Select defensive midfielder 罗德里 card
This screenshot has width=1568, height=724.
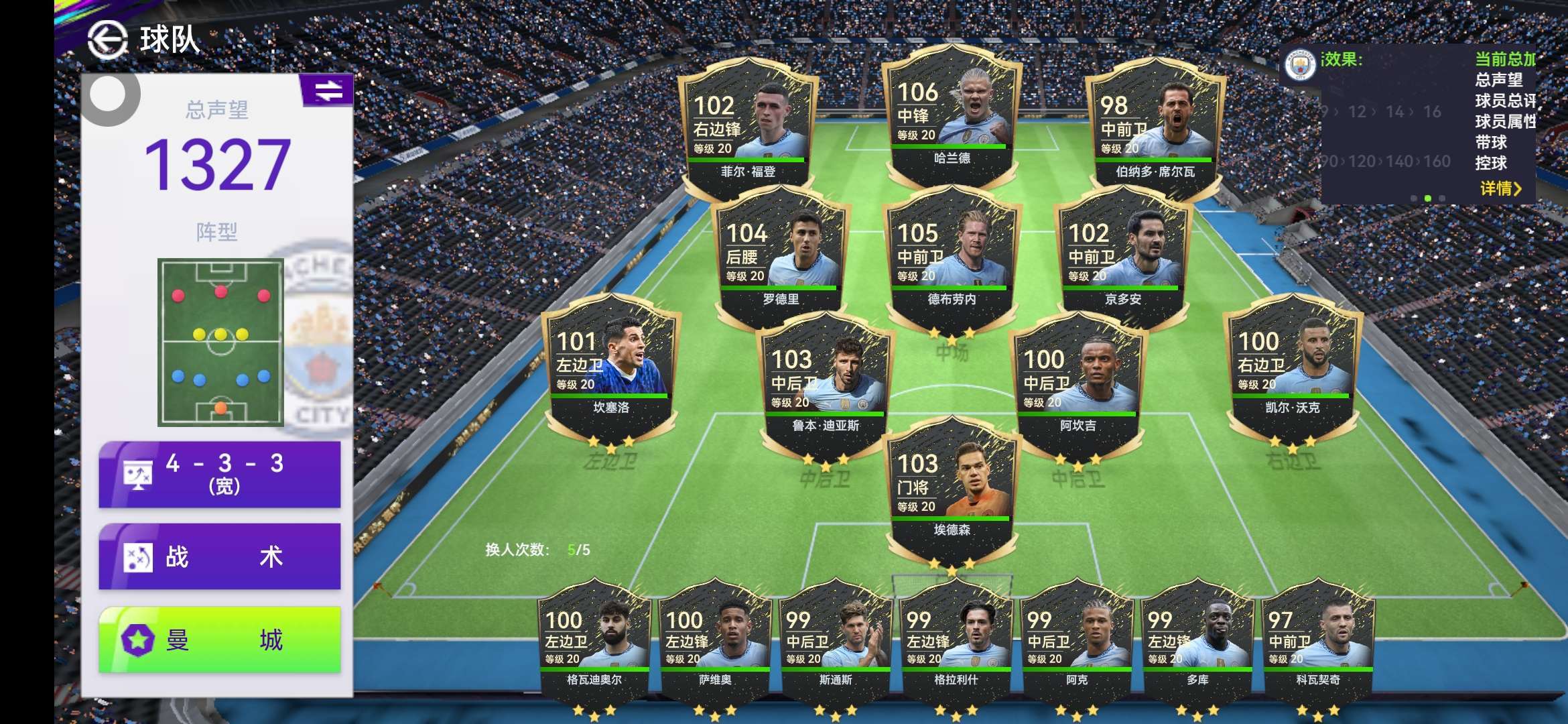click(x=781, y=258)
